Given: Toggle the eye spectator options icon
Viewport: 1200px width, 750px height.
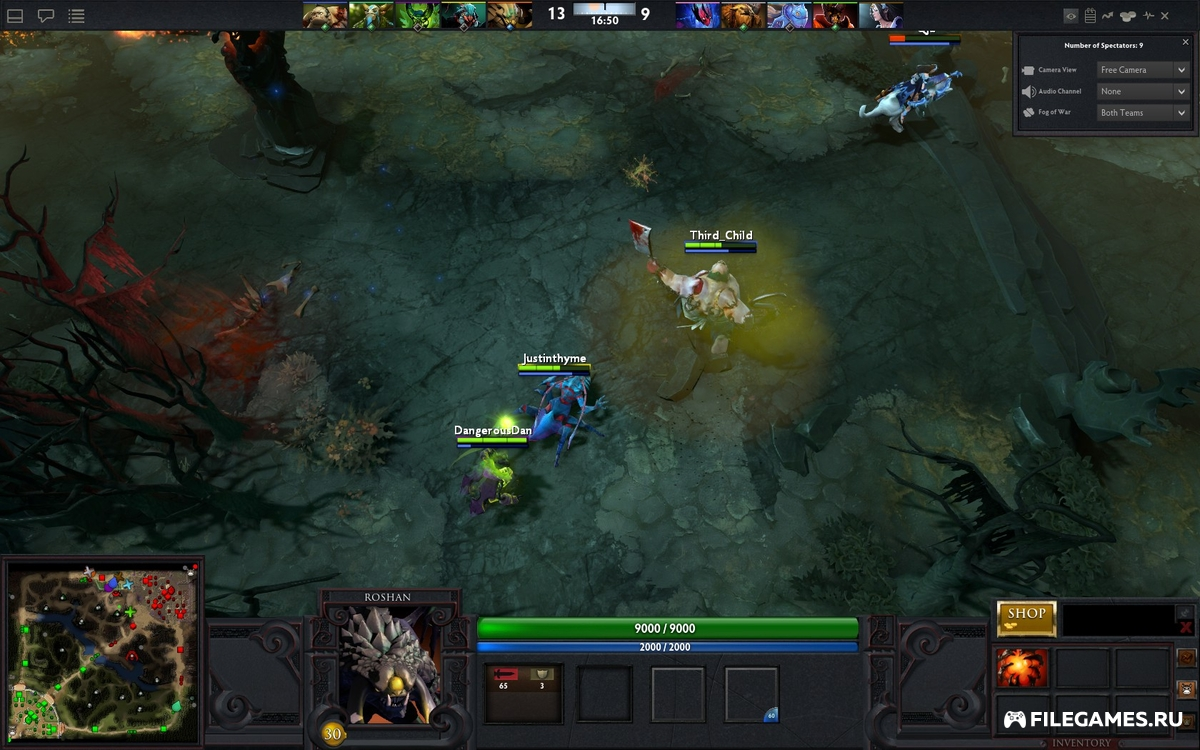Looking at the screenshot, I should [1071, 16].
